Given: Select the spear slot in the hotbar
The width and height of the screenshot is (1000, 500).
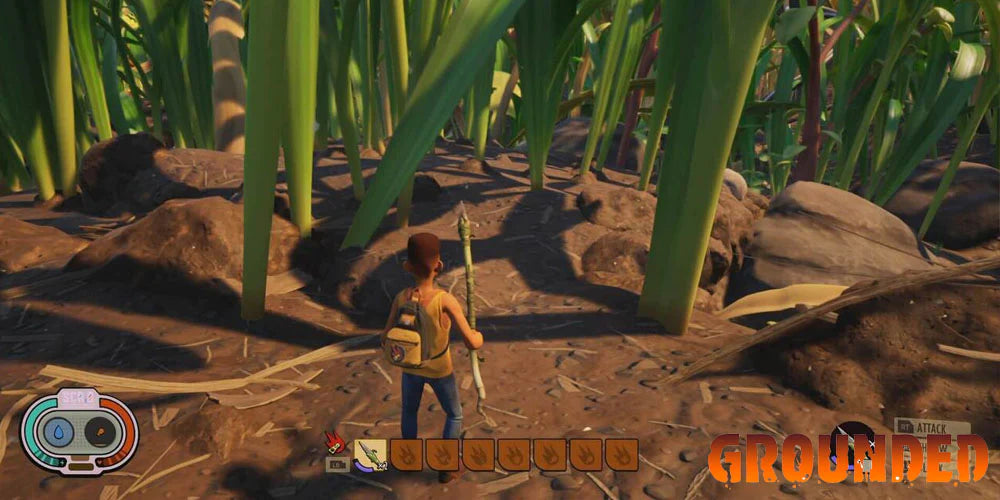Looking at the screenshot, I should [370, 455].
